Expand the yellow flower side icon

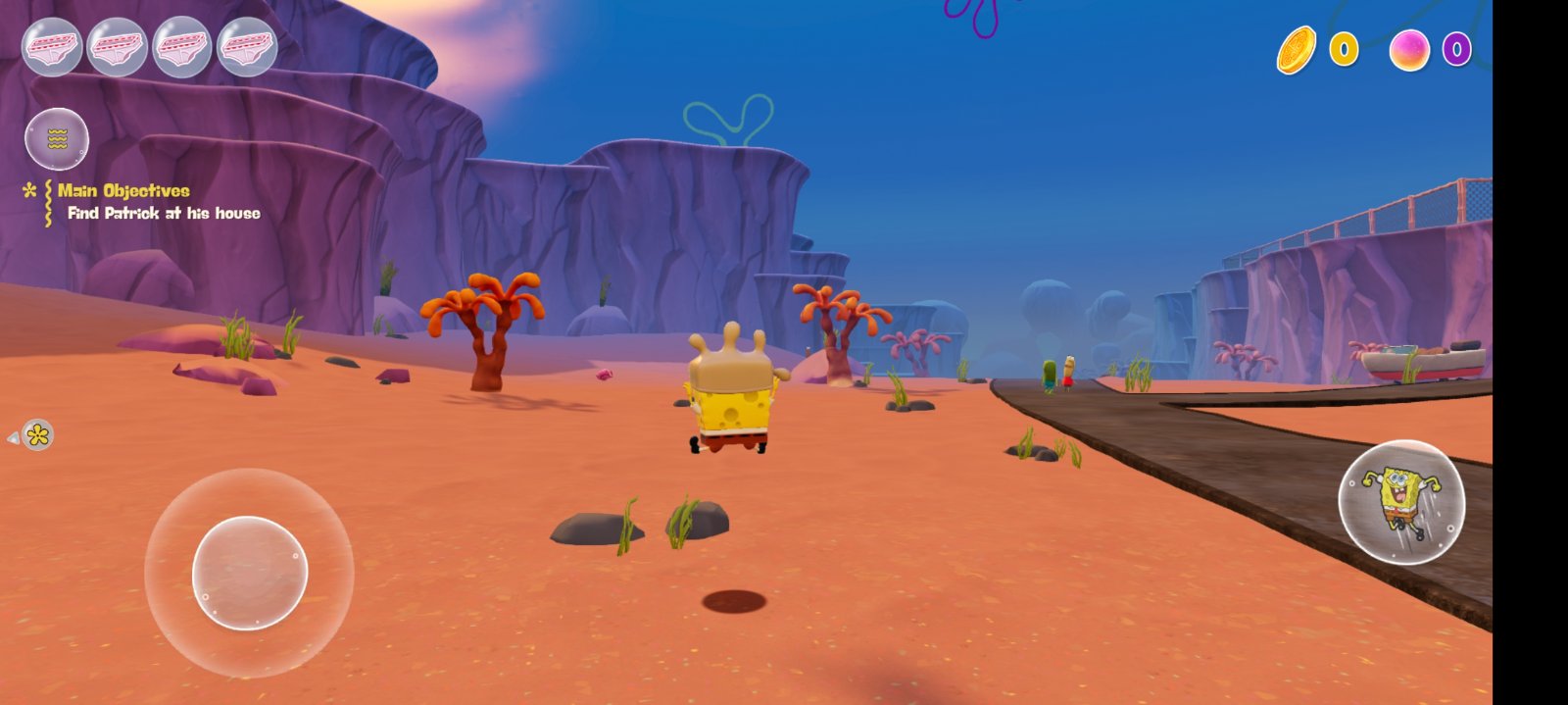coord(37,435)
